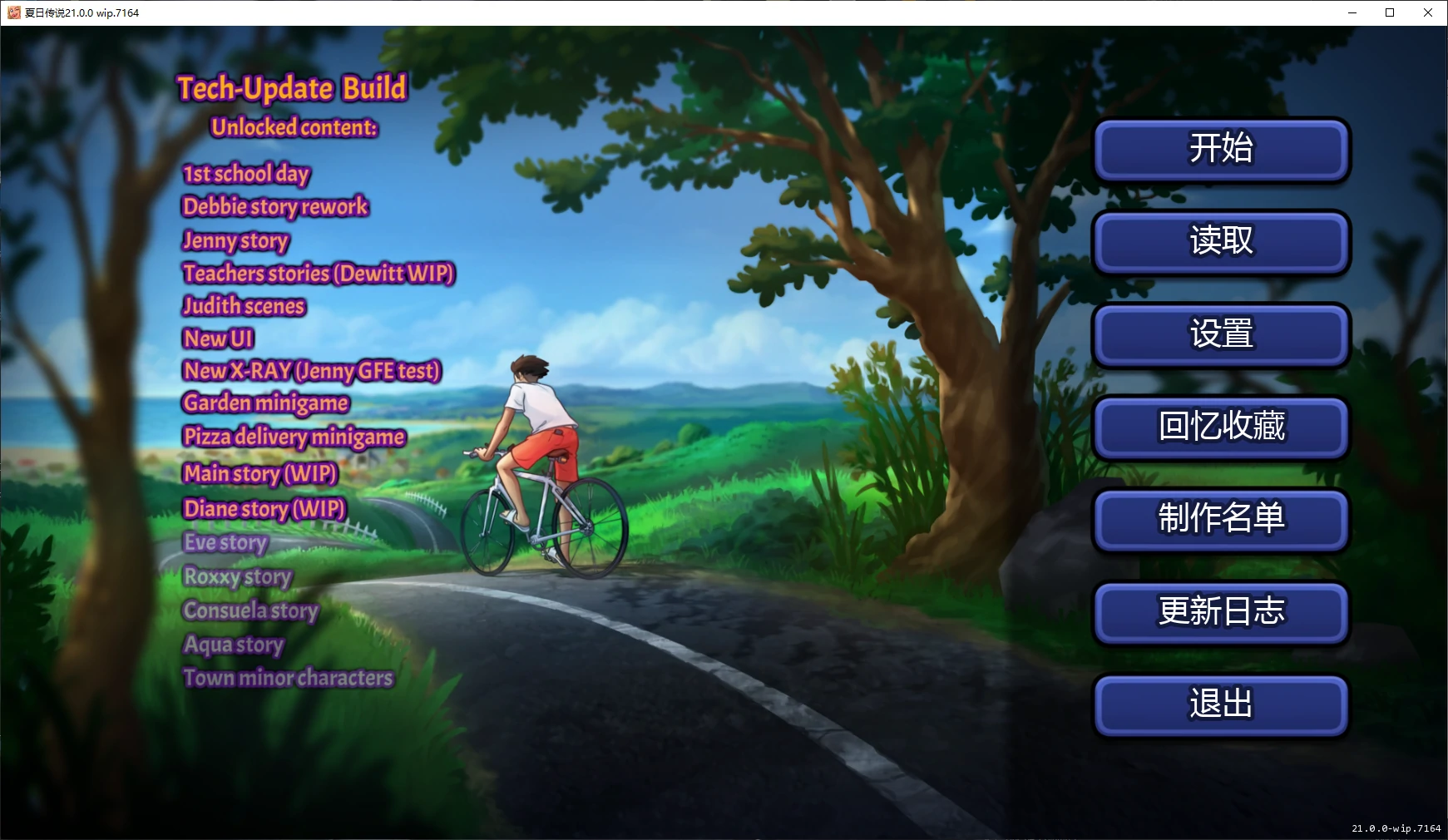
Task: Select the Pizza delivery minigame entry
Action: pos(293,436)
